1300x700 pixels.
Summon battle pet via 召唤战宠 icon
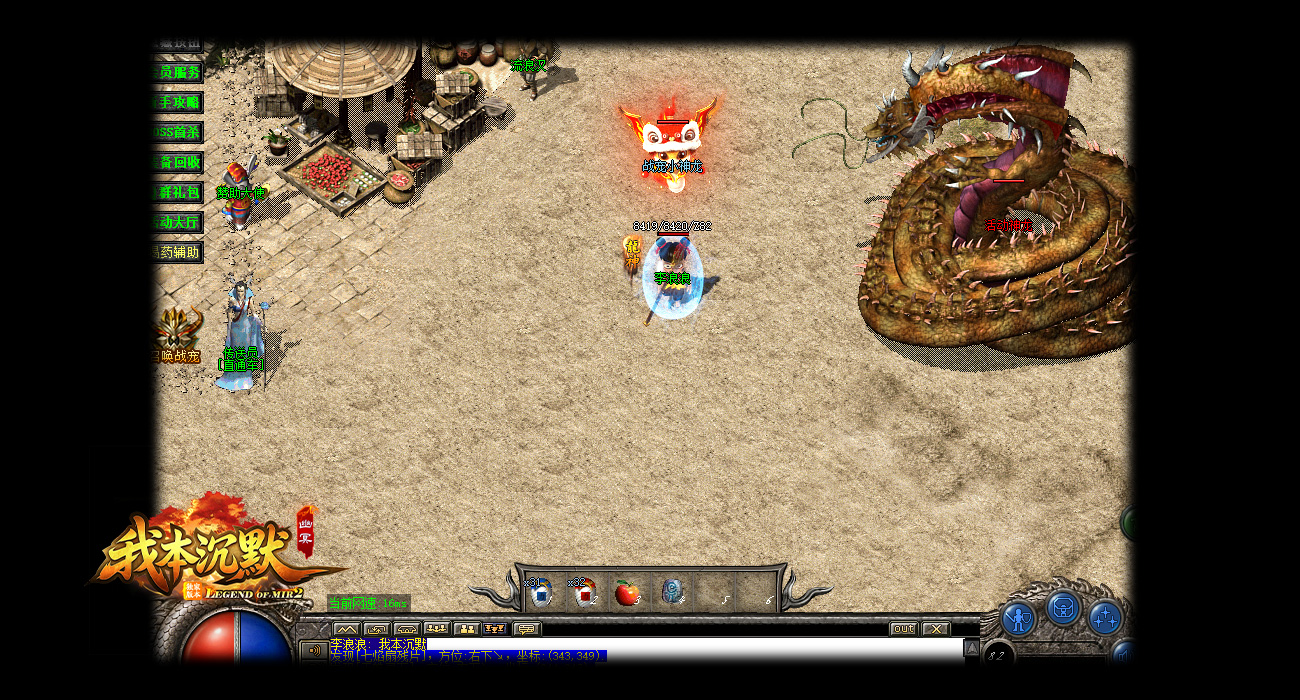178,330
